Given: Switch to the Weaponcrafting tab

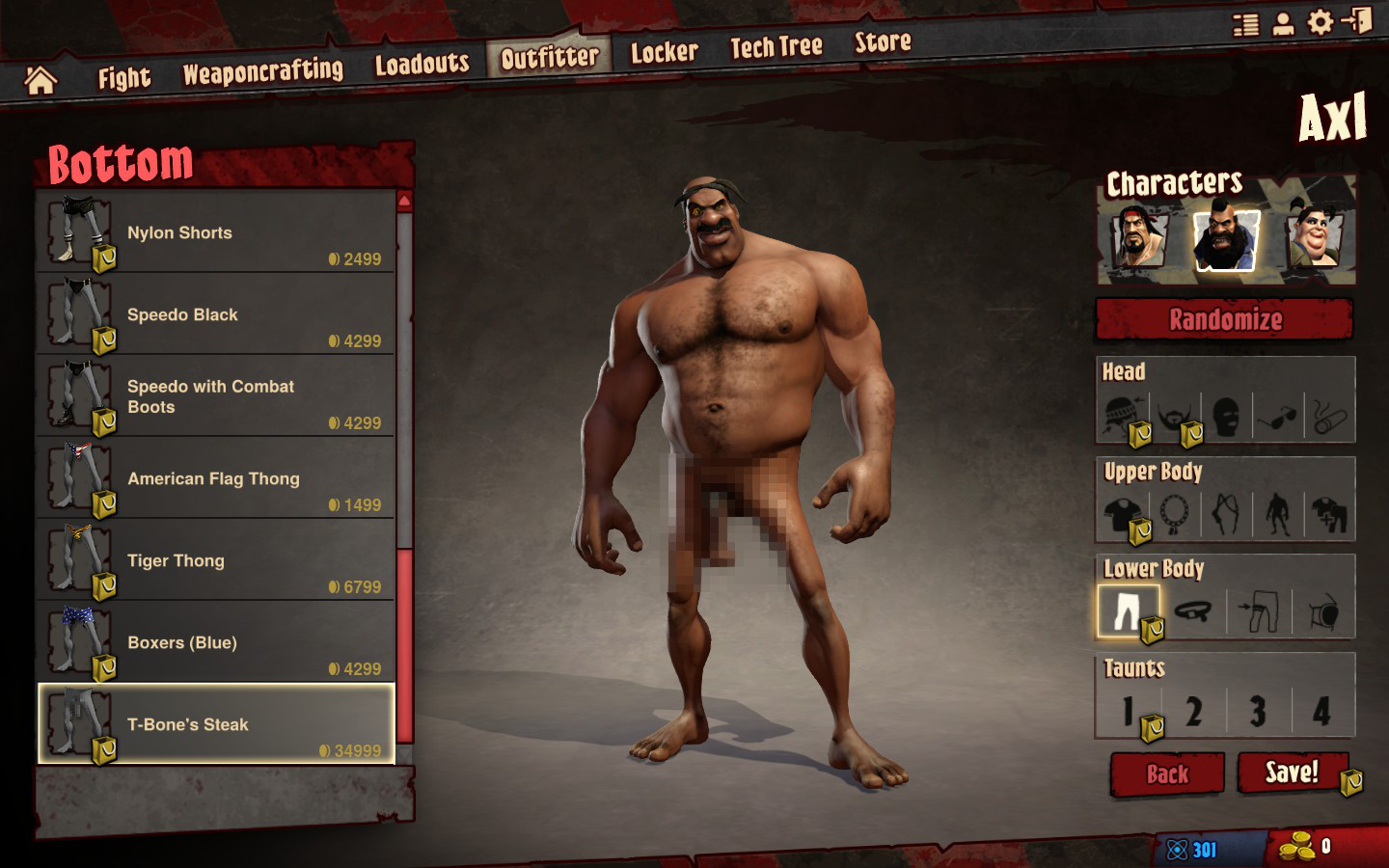Looking at the screenshot, I should pos(262,71).
